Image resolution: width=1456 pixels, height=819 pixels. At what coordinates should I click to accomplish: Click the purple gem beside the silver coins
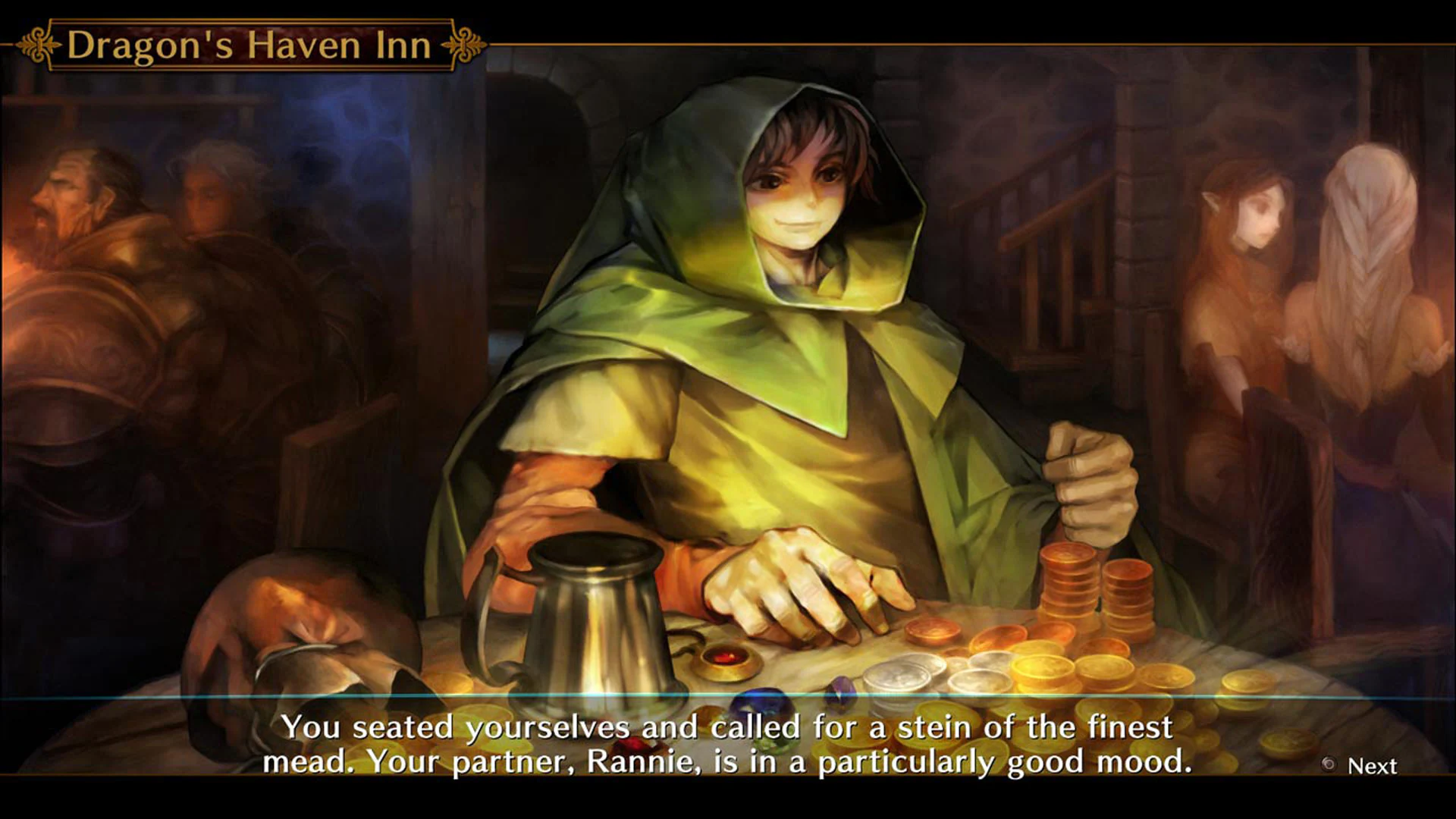coord(842,689)
